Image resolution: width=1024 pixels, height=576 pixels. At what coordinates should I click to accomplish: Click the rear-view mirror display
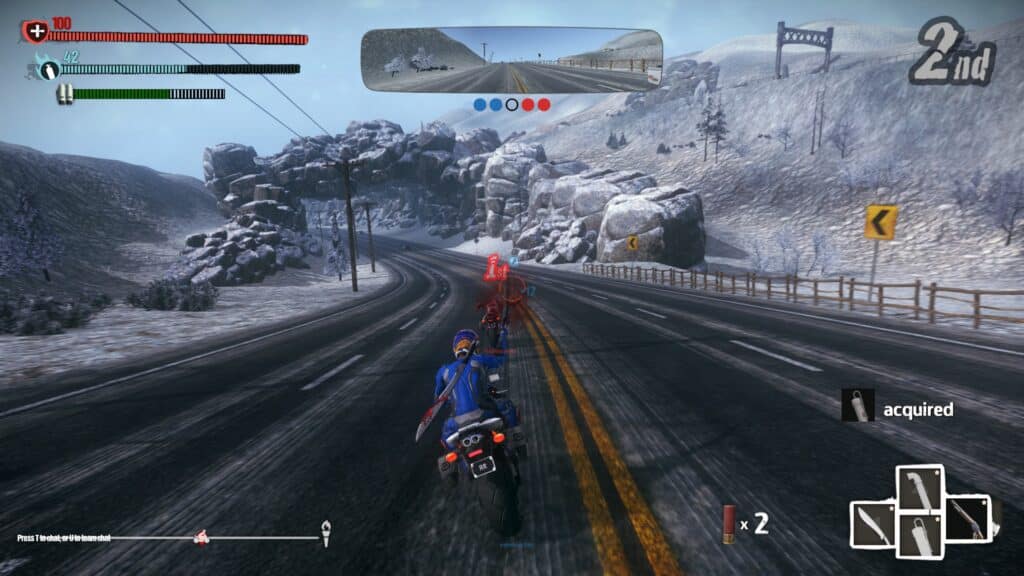[x=511, y=60]
